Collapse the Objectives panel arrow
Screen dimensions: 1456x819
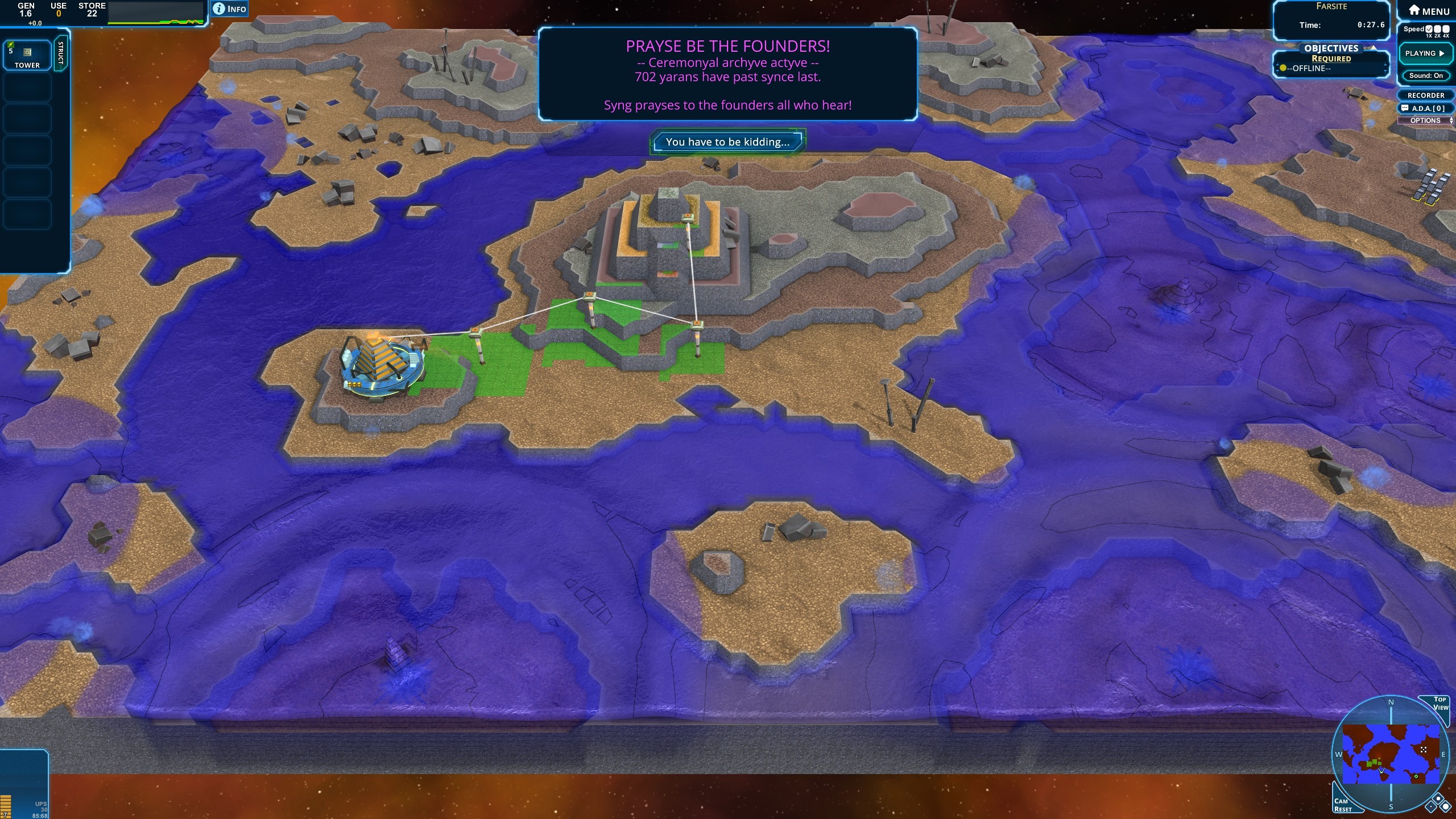tap(1373, 48)
